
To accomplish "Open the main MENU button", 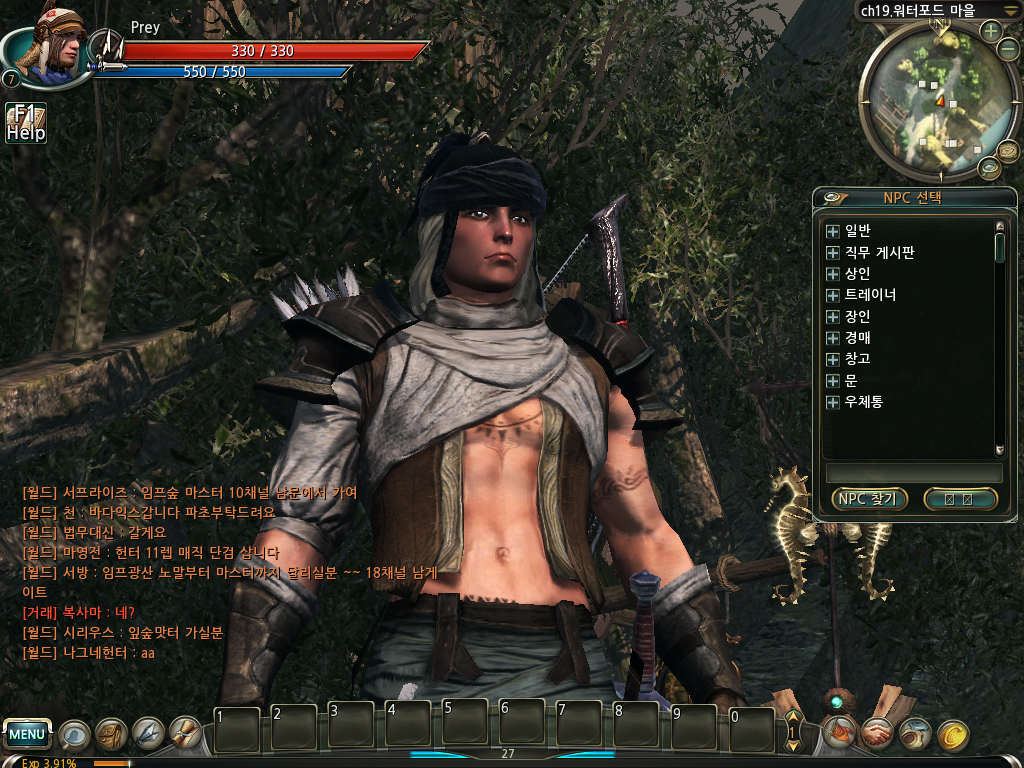I will (x=27, y=735).
